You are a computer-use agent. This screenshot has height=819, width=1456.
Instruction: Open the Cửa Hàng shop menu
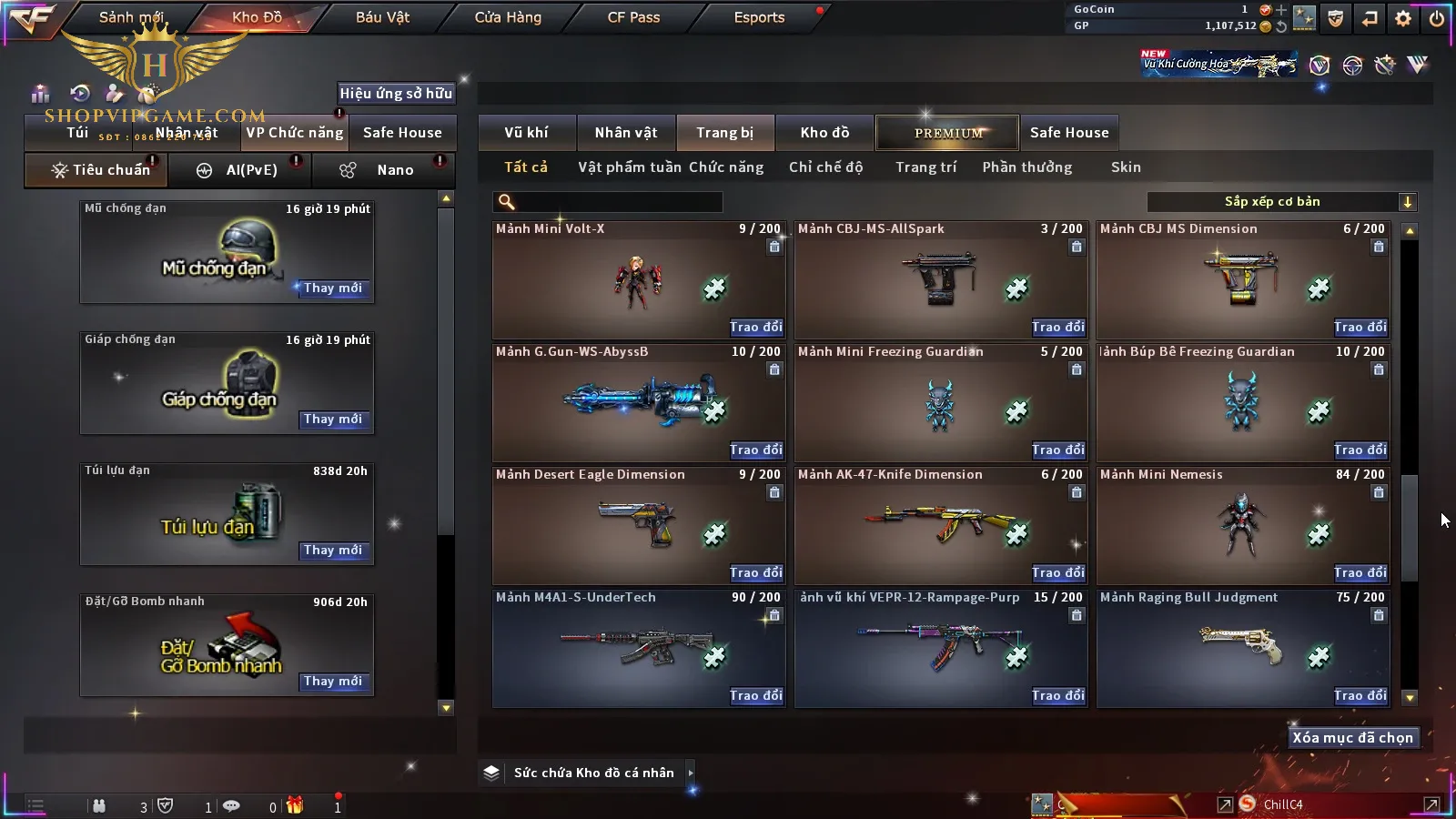[508, 17]
